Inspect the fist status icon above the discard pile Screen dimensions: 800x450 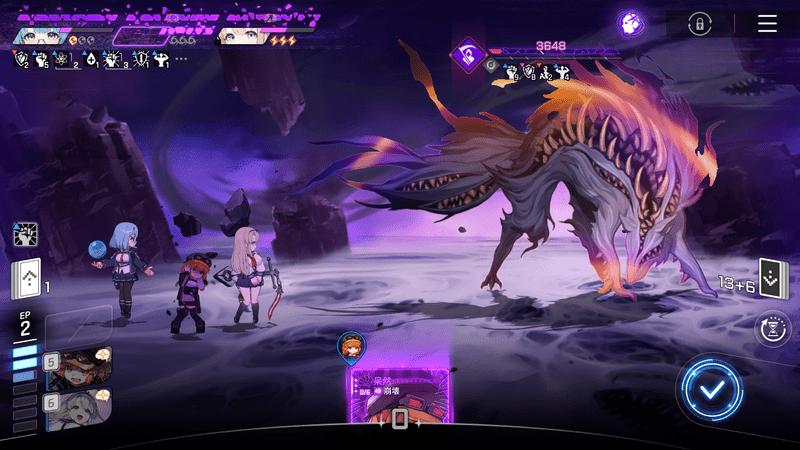tap(25, 235)
